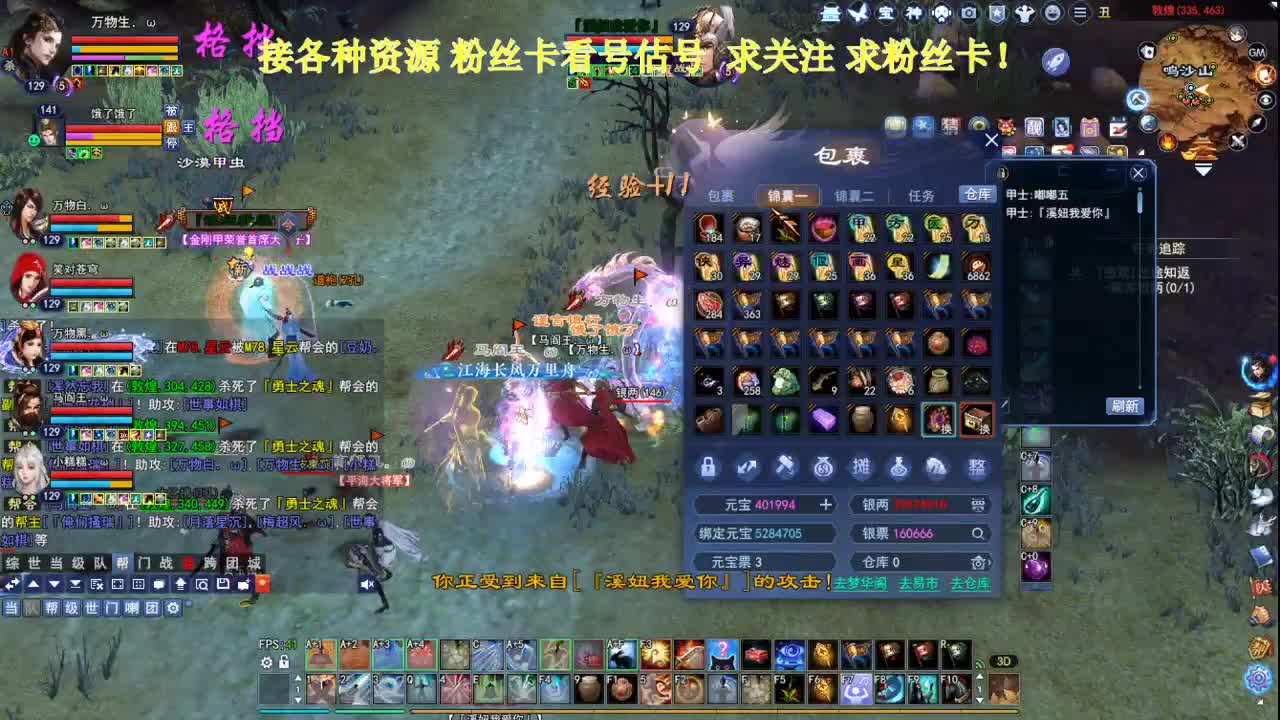
Task: Click the 宝 treasure icon in top bar
Action: tap(884, 13)
